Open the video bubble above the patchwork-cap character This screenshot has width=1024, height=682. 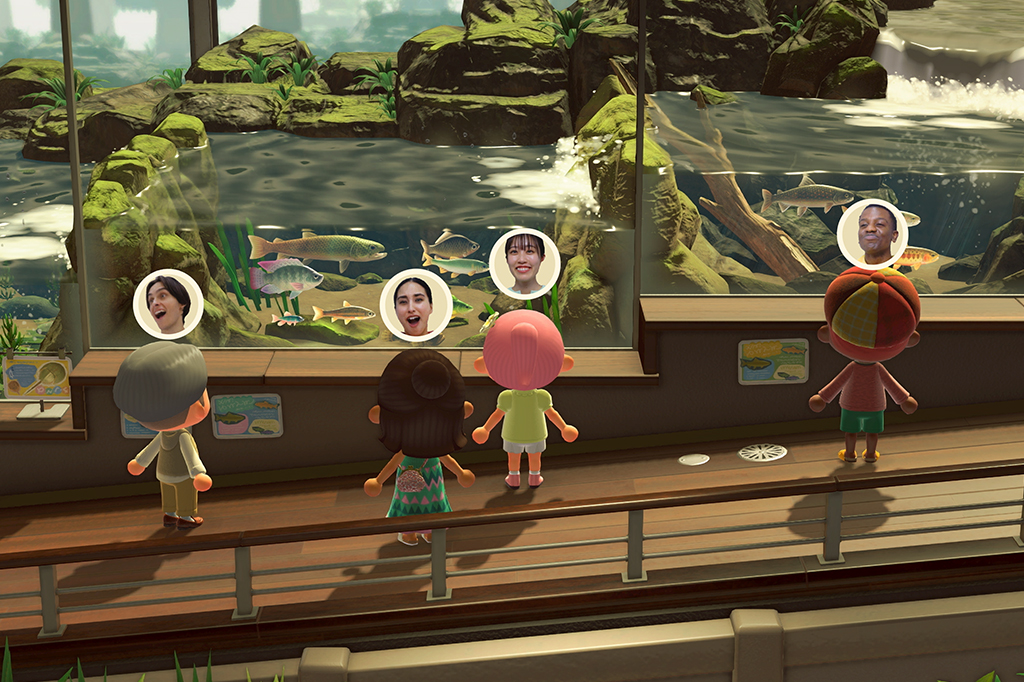coord(872,234)
